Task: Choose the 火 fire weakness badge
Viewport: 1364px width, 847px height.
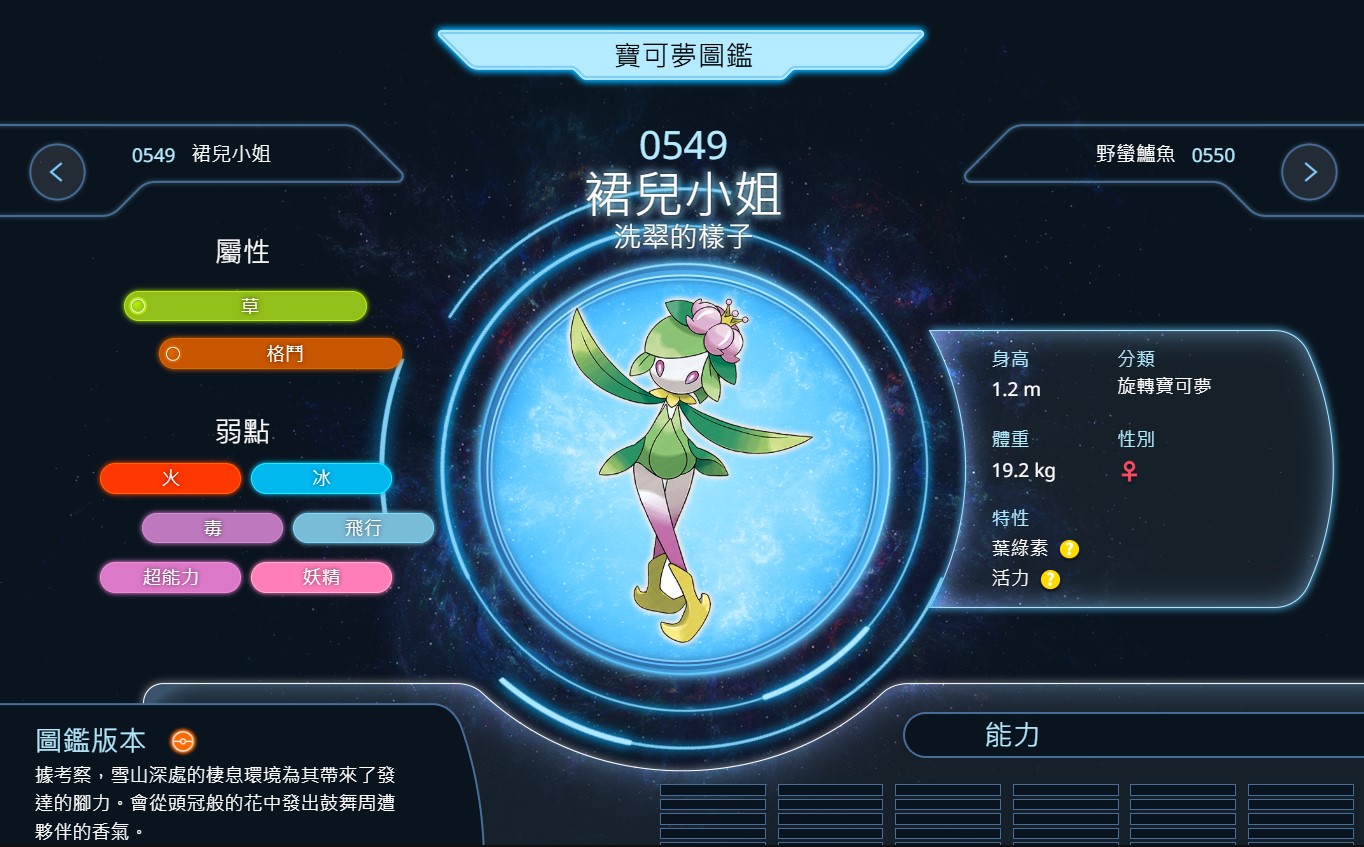Action: [x=170, y=479]
